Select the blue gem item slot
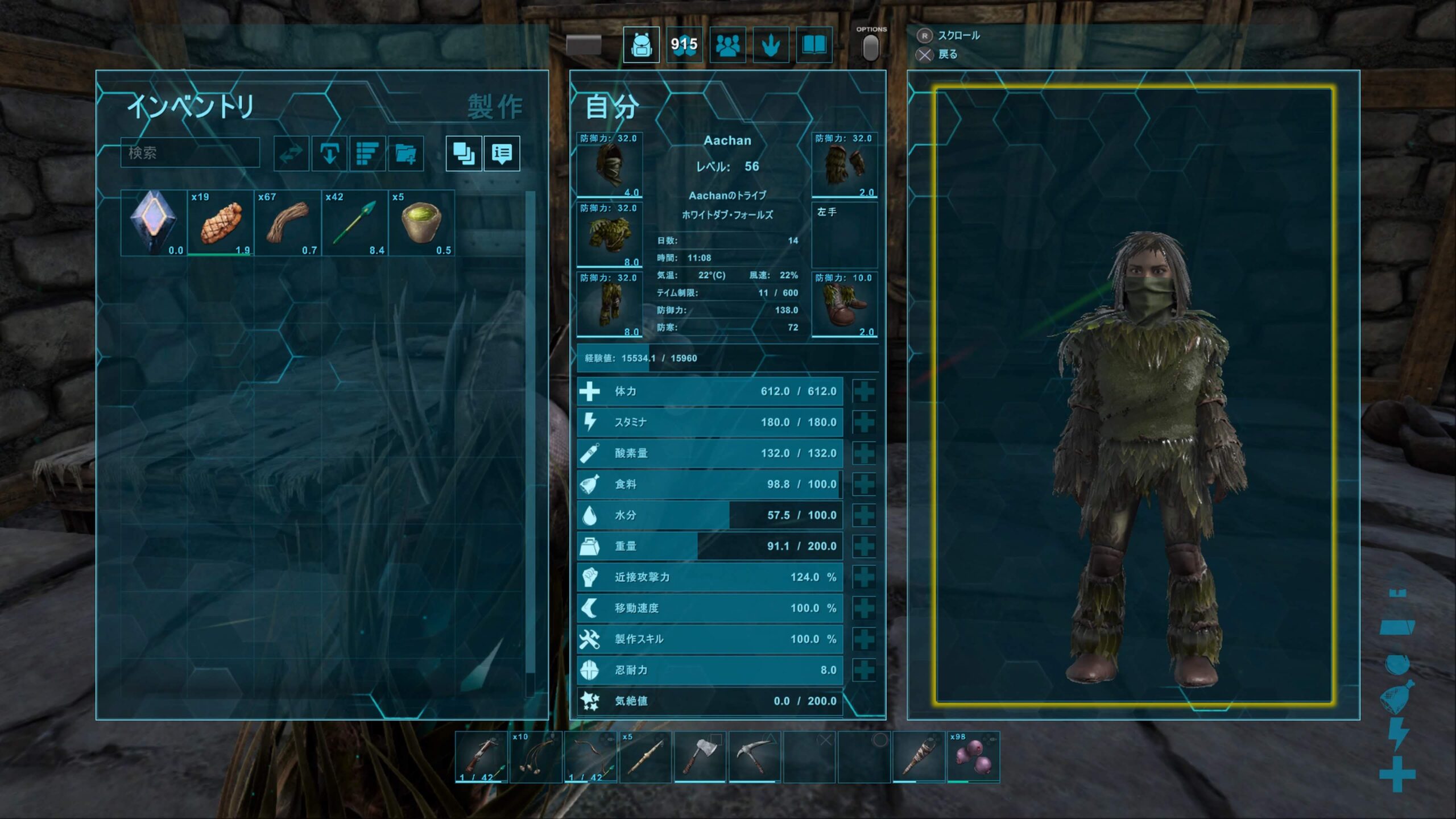Screen dimensions: 1456x819 point(154,223)
